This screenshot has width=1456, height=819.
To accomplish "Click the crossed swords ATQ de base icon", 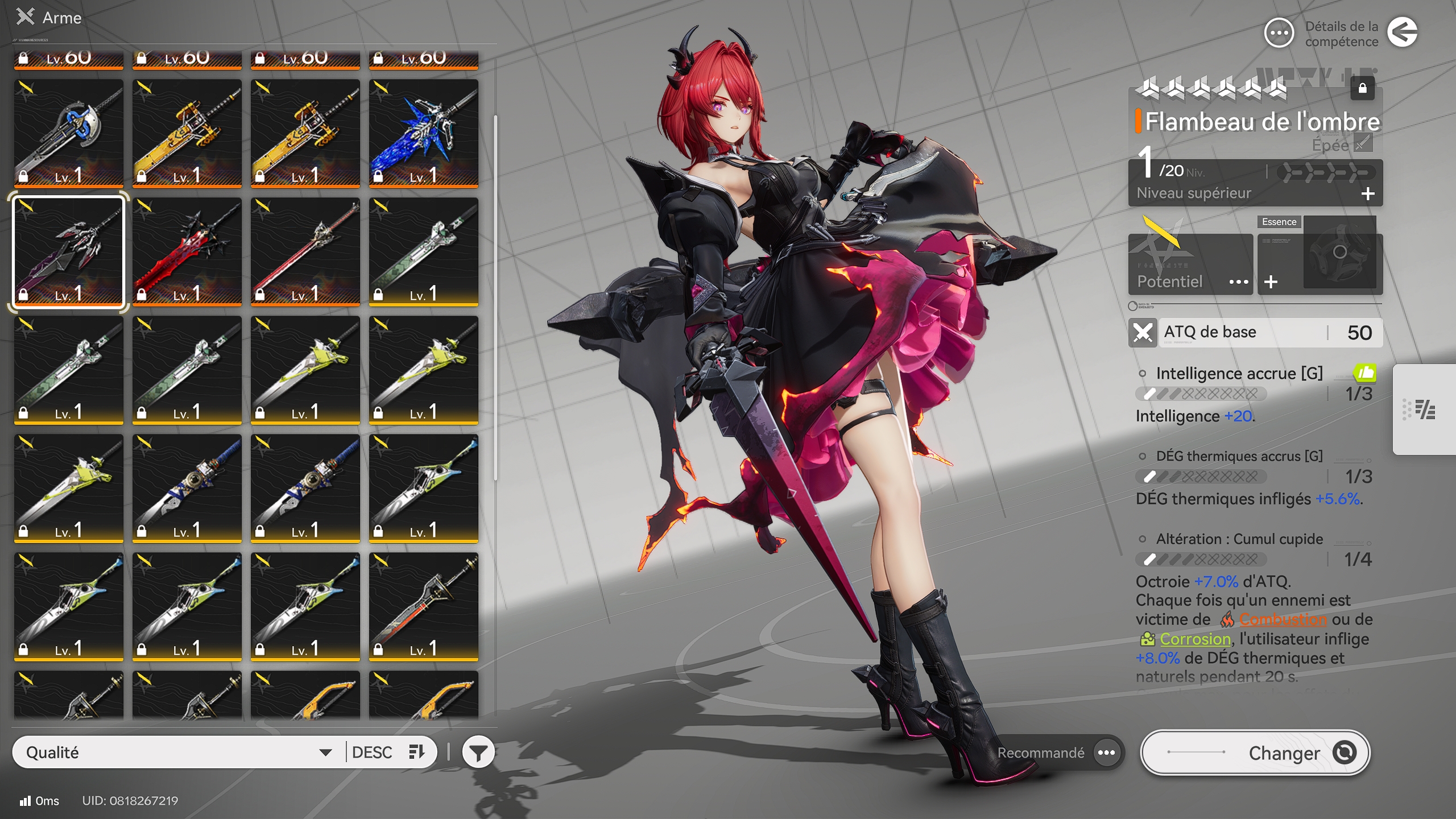I will 1142,332.
